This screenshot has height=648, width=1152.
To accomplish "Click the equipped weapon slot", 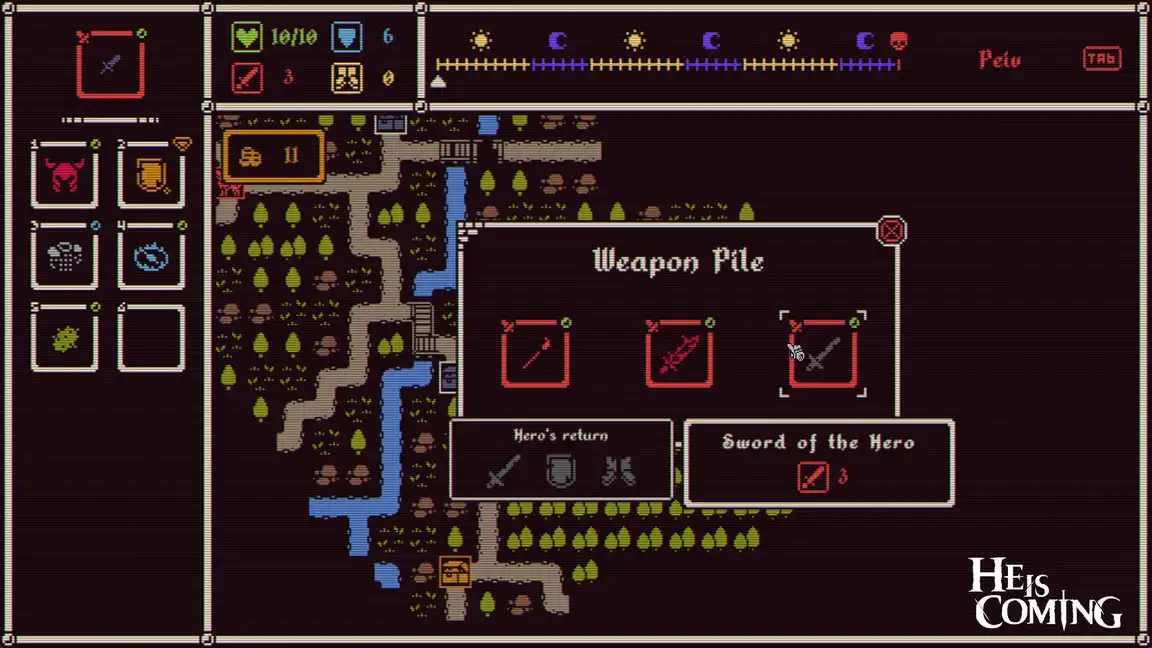I will (x=111, y=65).
